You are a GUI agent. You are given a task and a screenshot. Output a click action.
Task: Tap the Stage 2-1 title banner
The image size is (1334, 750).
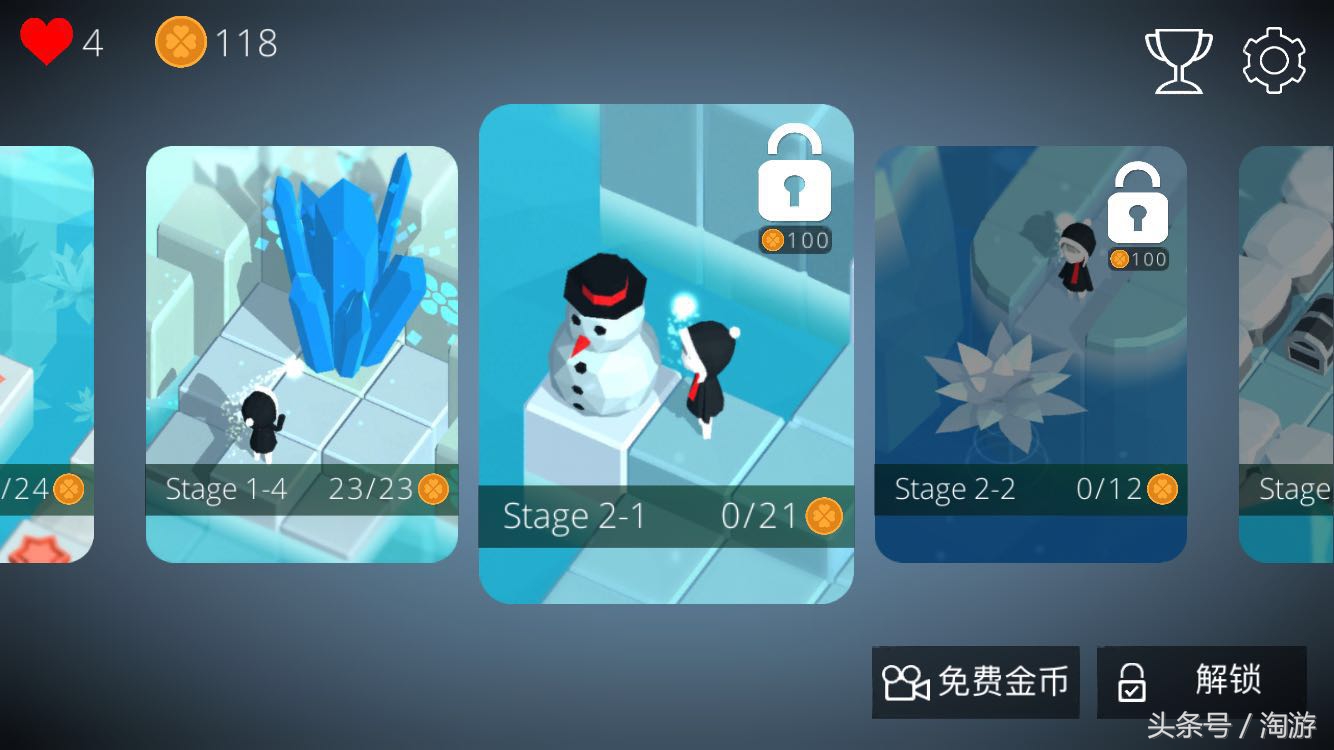[x=575, y=517]
